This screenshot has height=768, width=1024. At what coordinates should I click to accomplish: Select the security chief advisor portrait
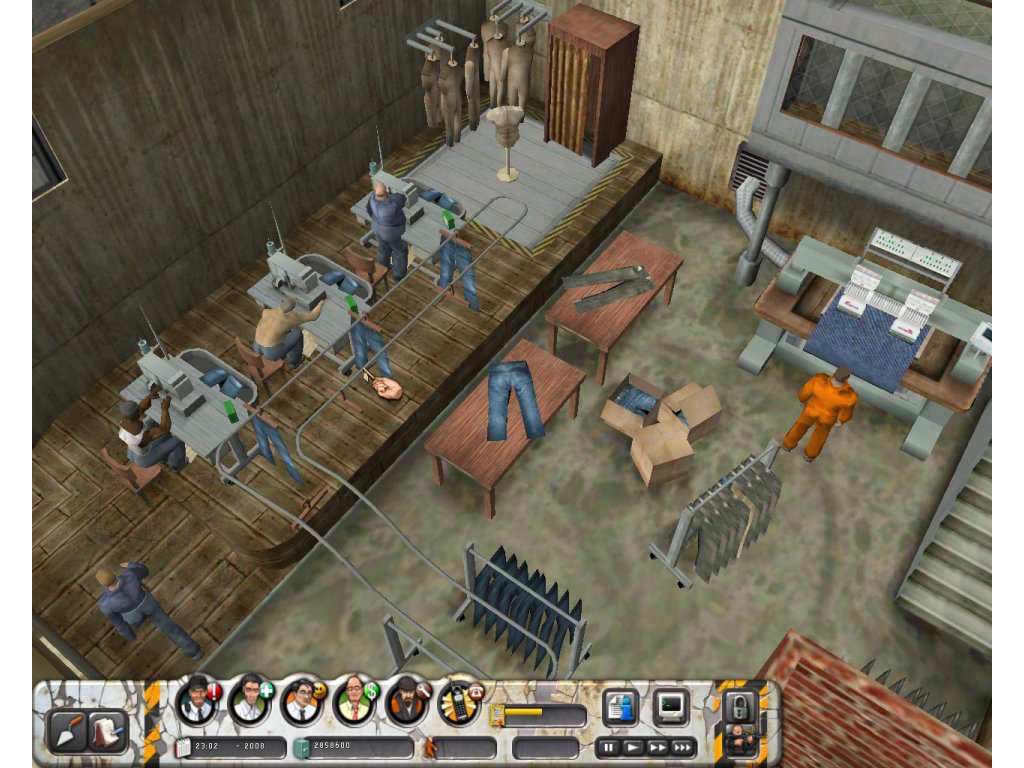click(x=197, y=700)
